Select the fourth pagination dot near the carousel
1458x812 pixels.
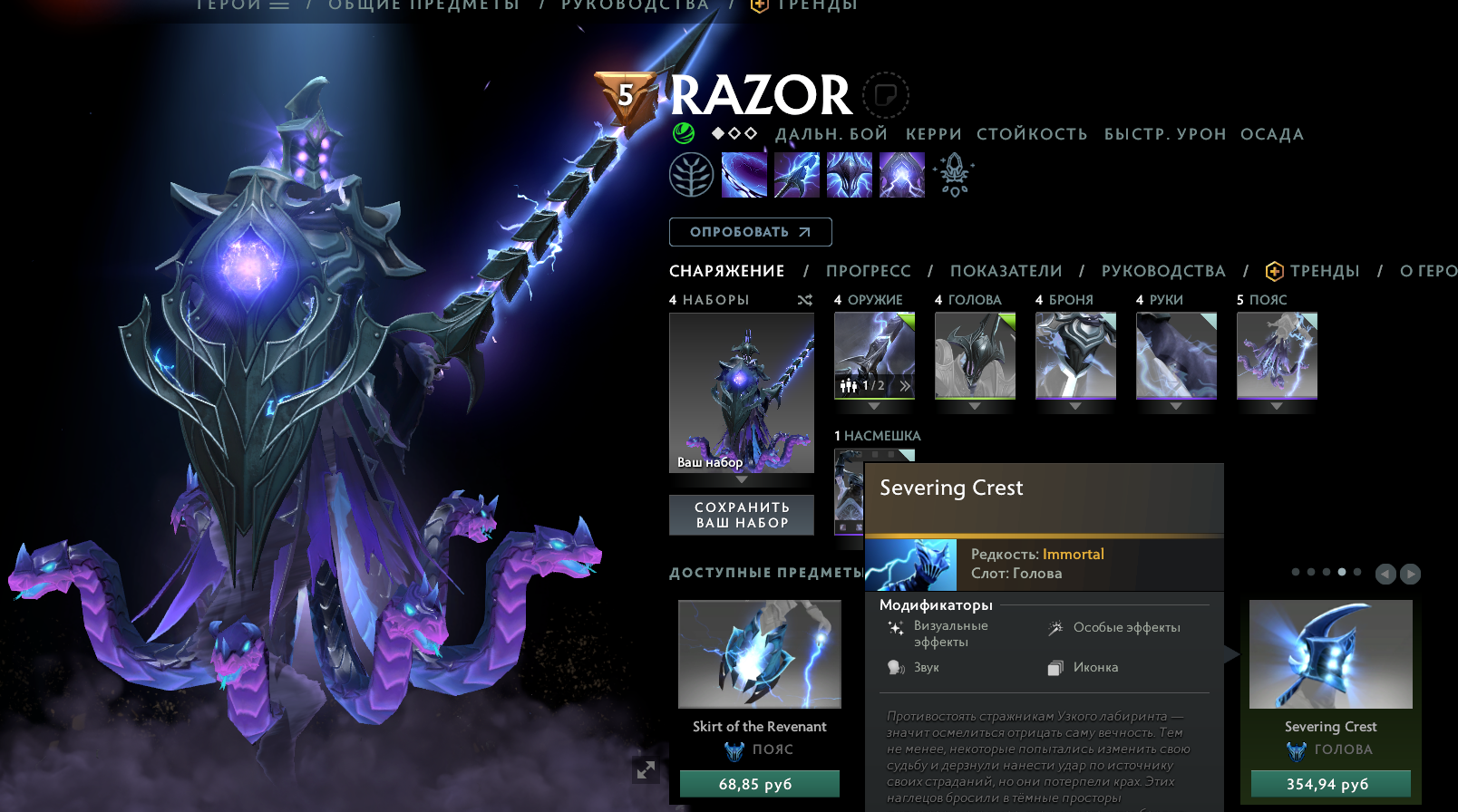1341,572
